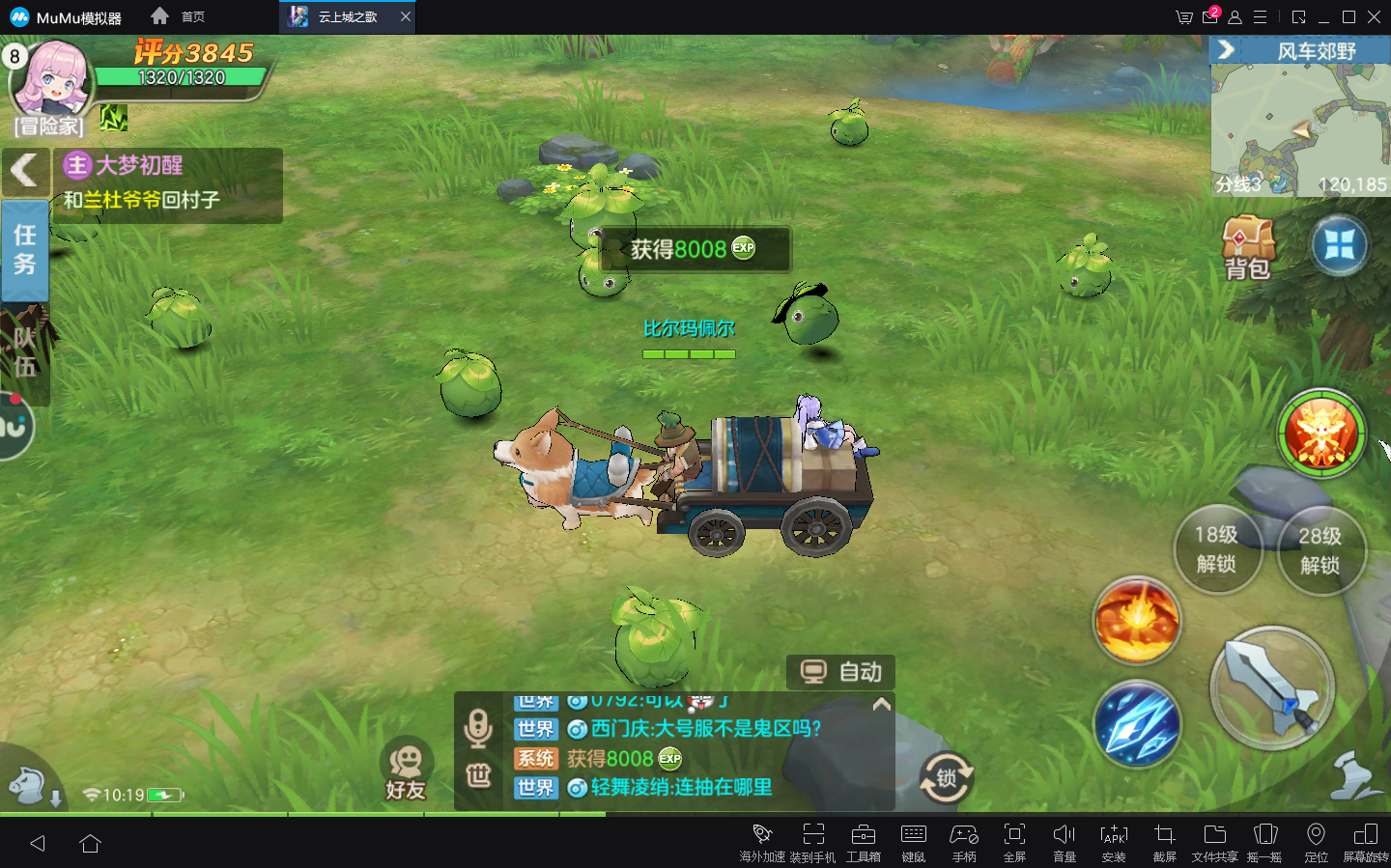Open the 背包 backpack
The image size is (1391, 868).
click(x=1247, y=248)
